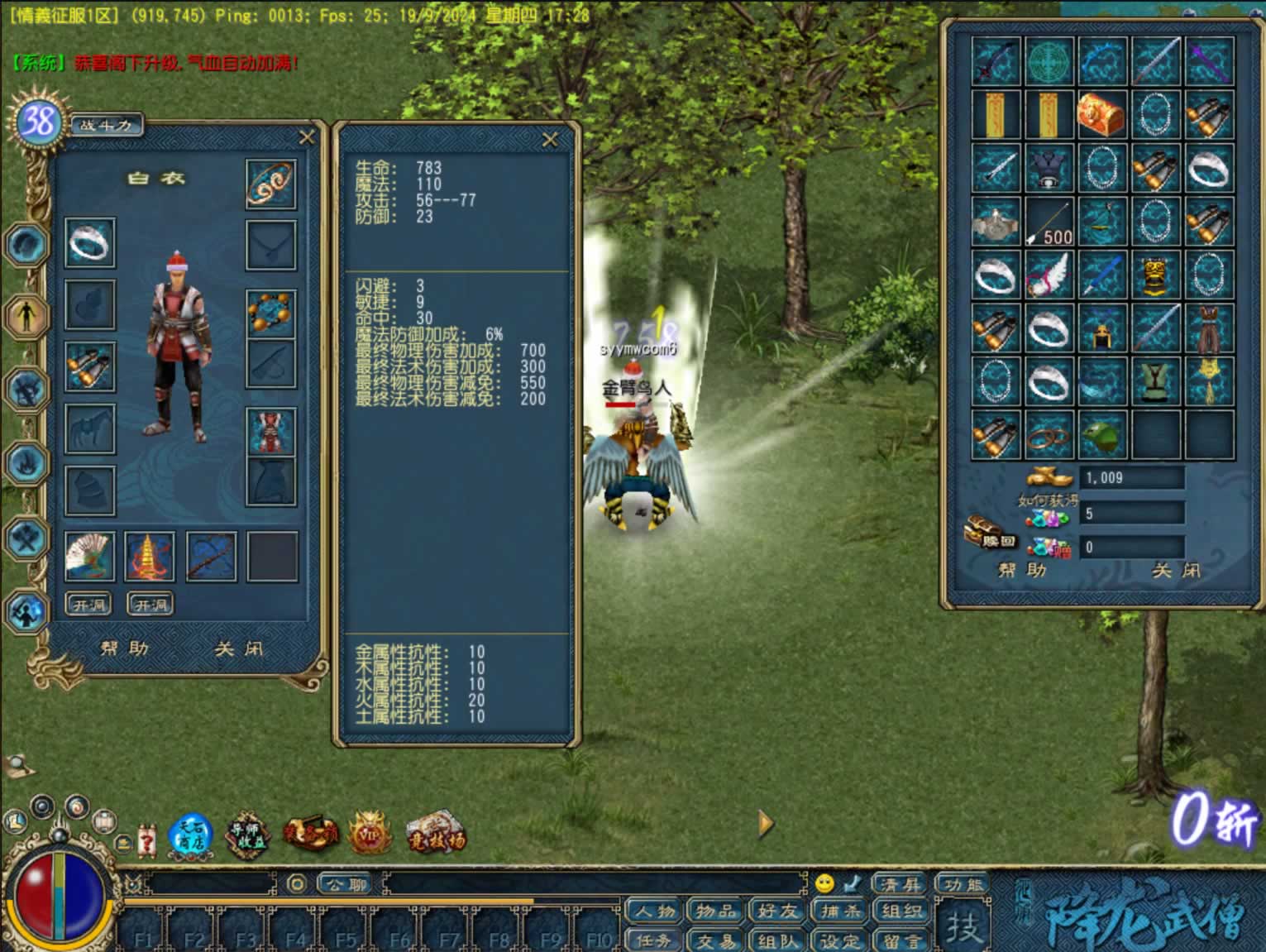Select the equipped golden pagoda item

point(150,557)
